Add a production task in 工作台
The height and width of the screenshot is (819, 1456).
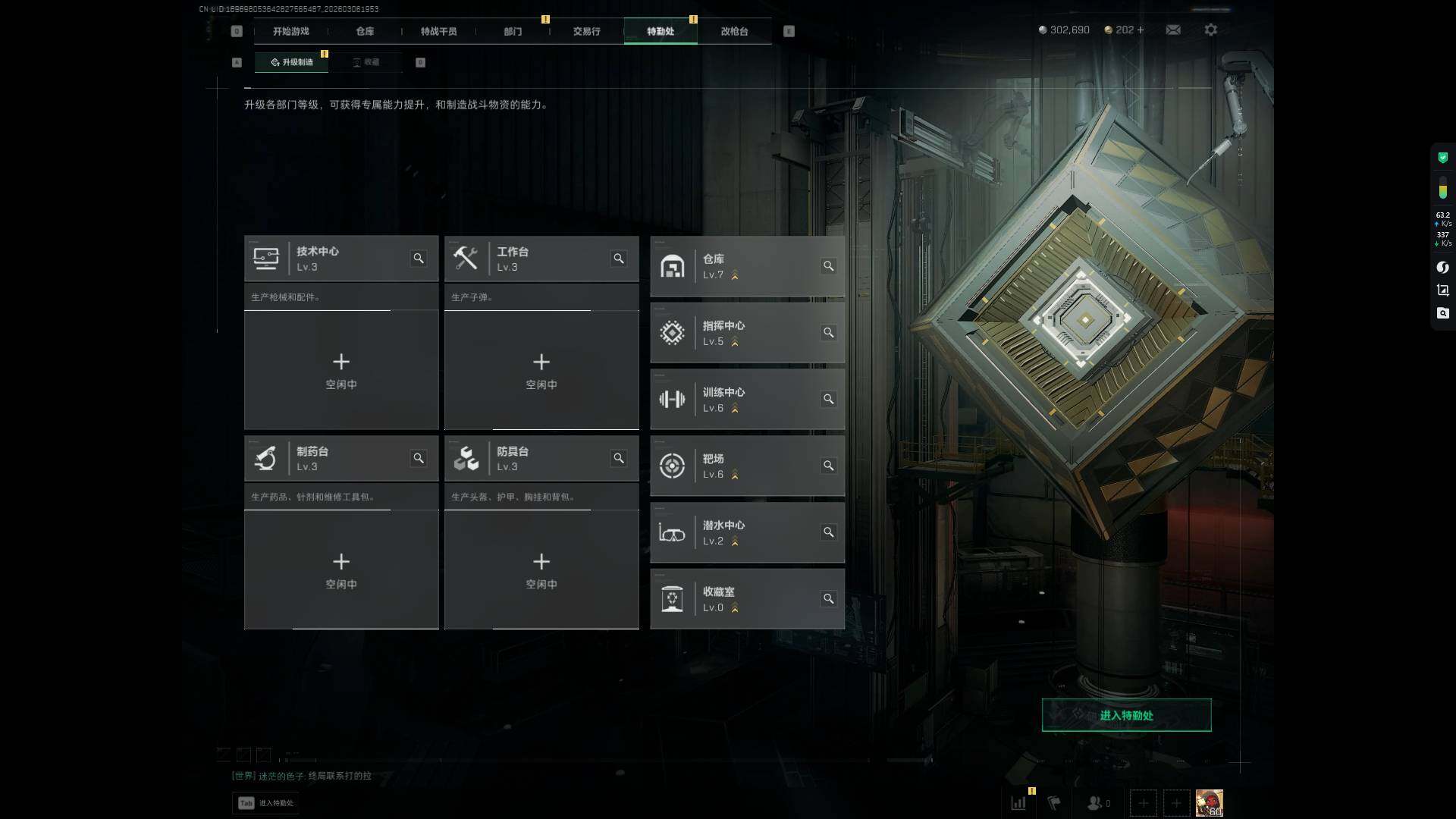541,370
